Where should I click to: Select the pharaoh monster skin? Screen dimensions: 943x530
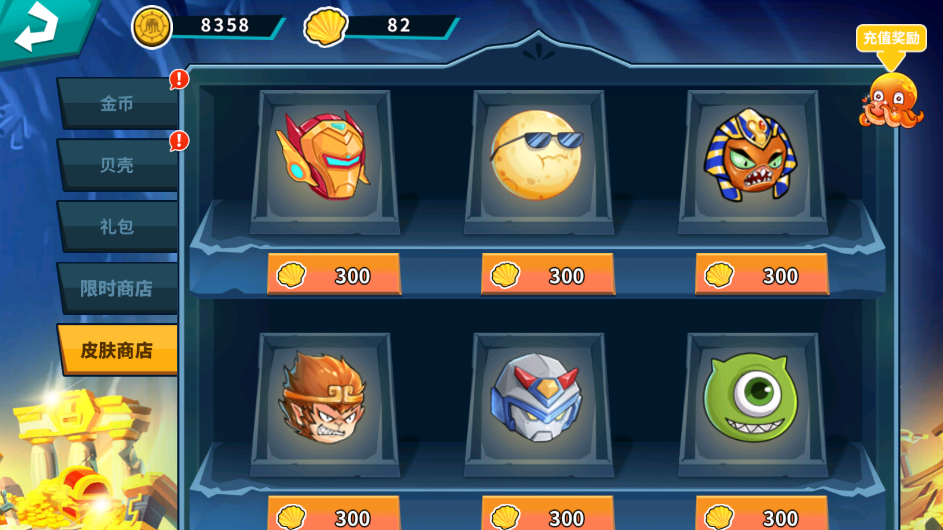pos(752,155)
